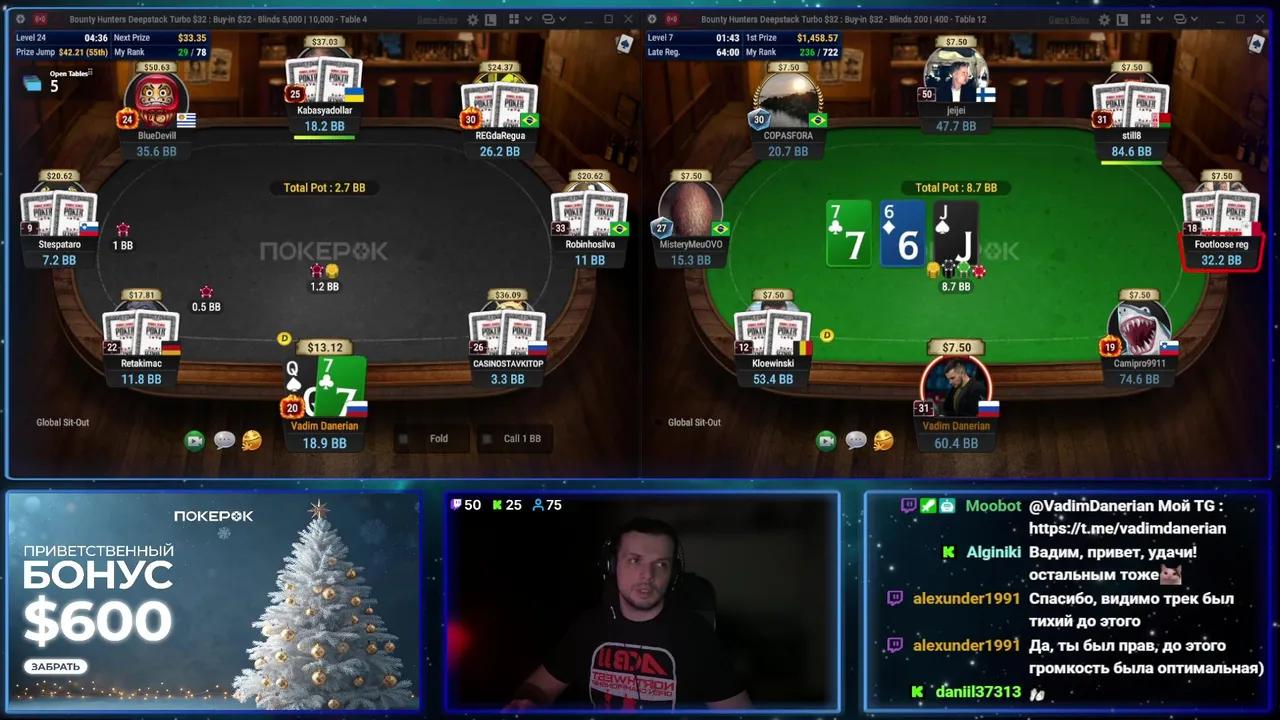The height and width of the screenshot is (720, 1280).
Task: Click the Call 1 BB button
Action: tap(515, 438)
